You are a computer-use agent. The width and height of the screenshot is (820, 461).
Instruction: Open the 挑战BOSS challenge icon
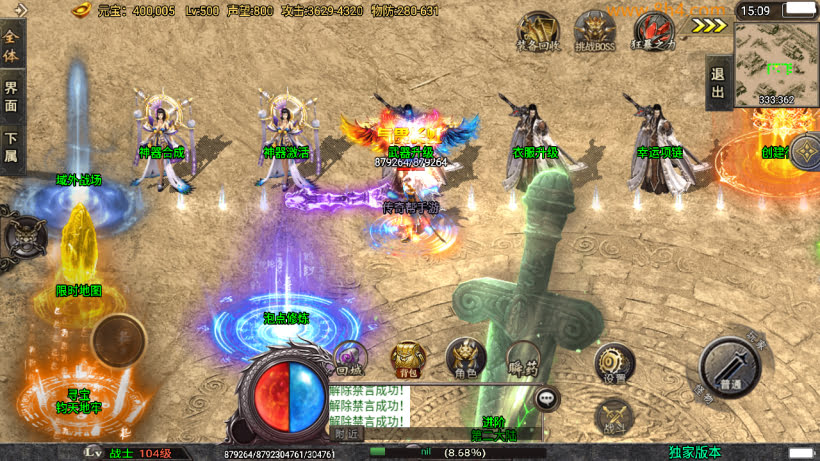coord(594,31)
